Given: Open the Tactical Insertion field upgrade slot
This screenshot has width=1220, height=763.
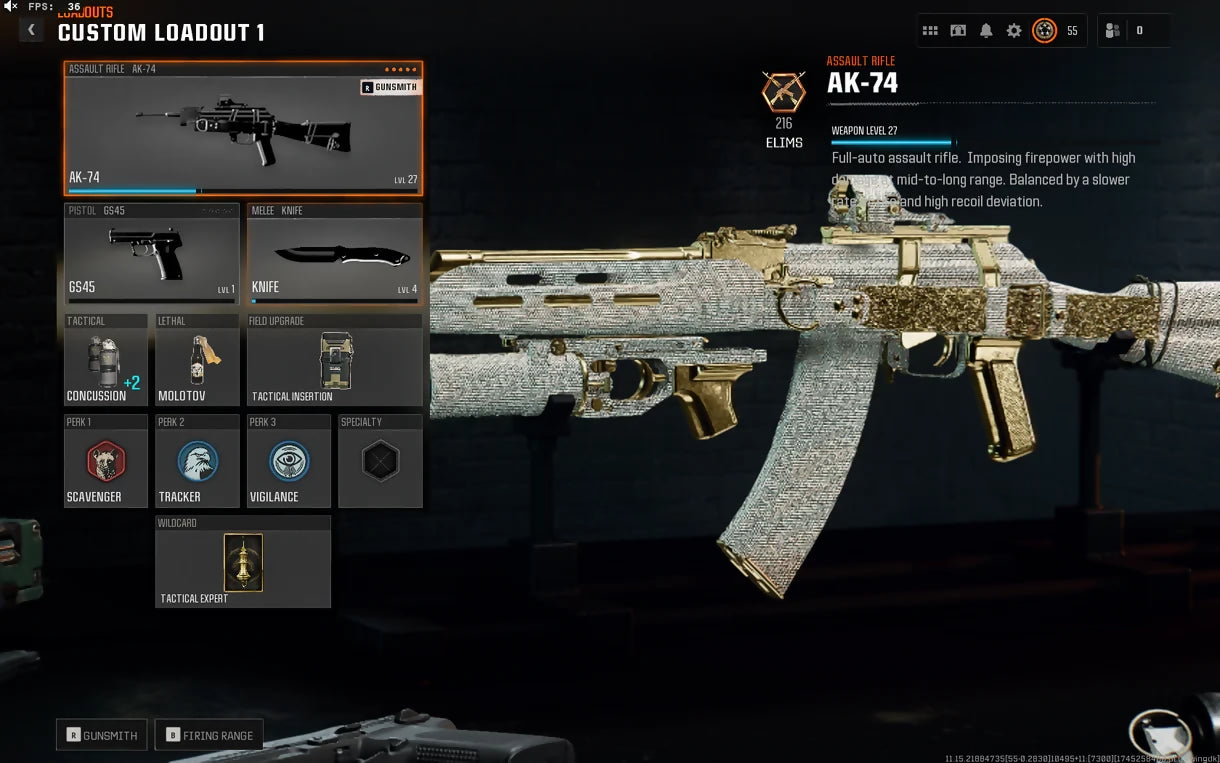Looking at the screenshot, I should pyautogui.click(x=334, y=361).
